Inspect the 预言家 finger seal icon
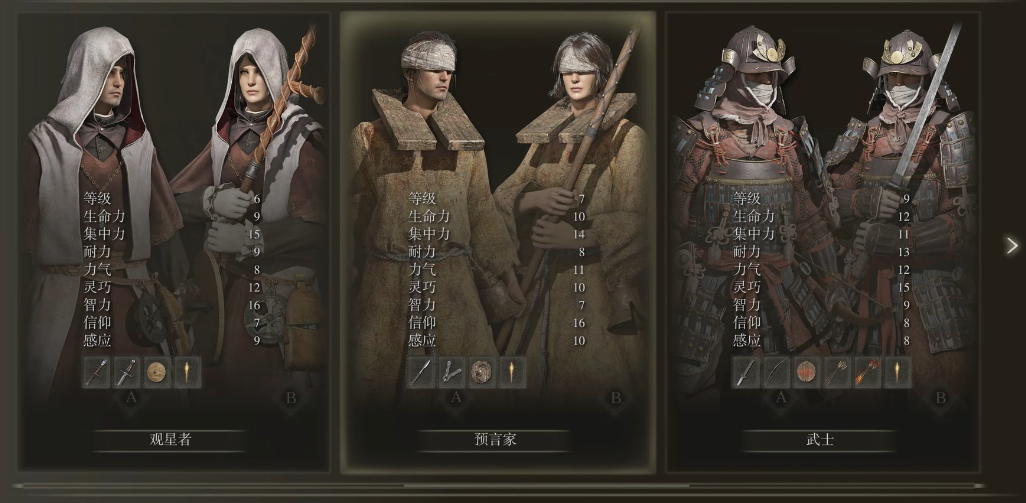The image size is (1026, 503). tap(451, 373)
